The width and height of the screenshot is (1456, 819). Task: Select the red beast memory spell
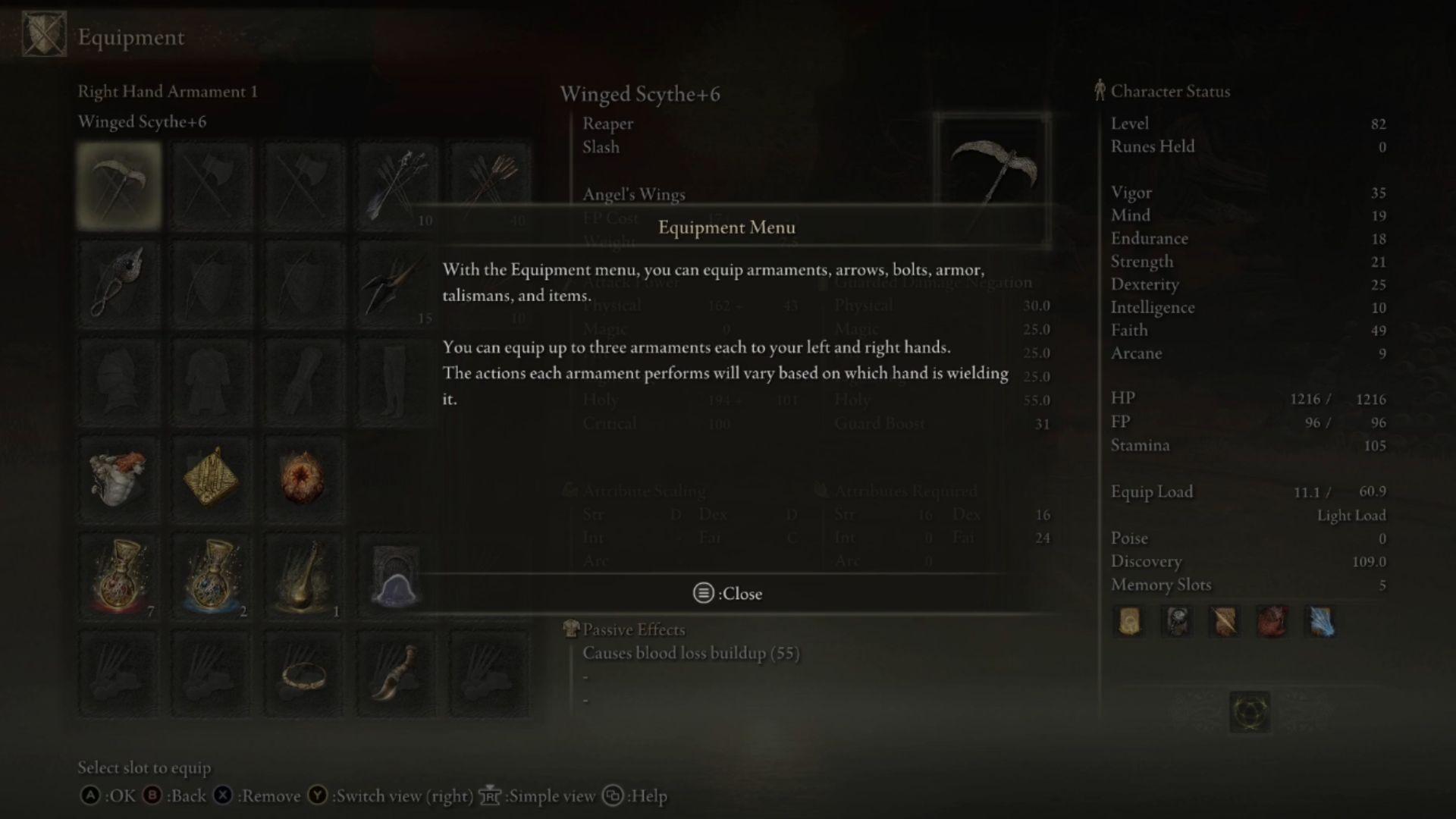1272,622
